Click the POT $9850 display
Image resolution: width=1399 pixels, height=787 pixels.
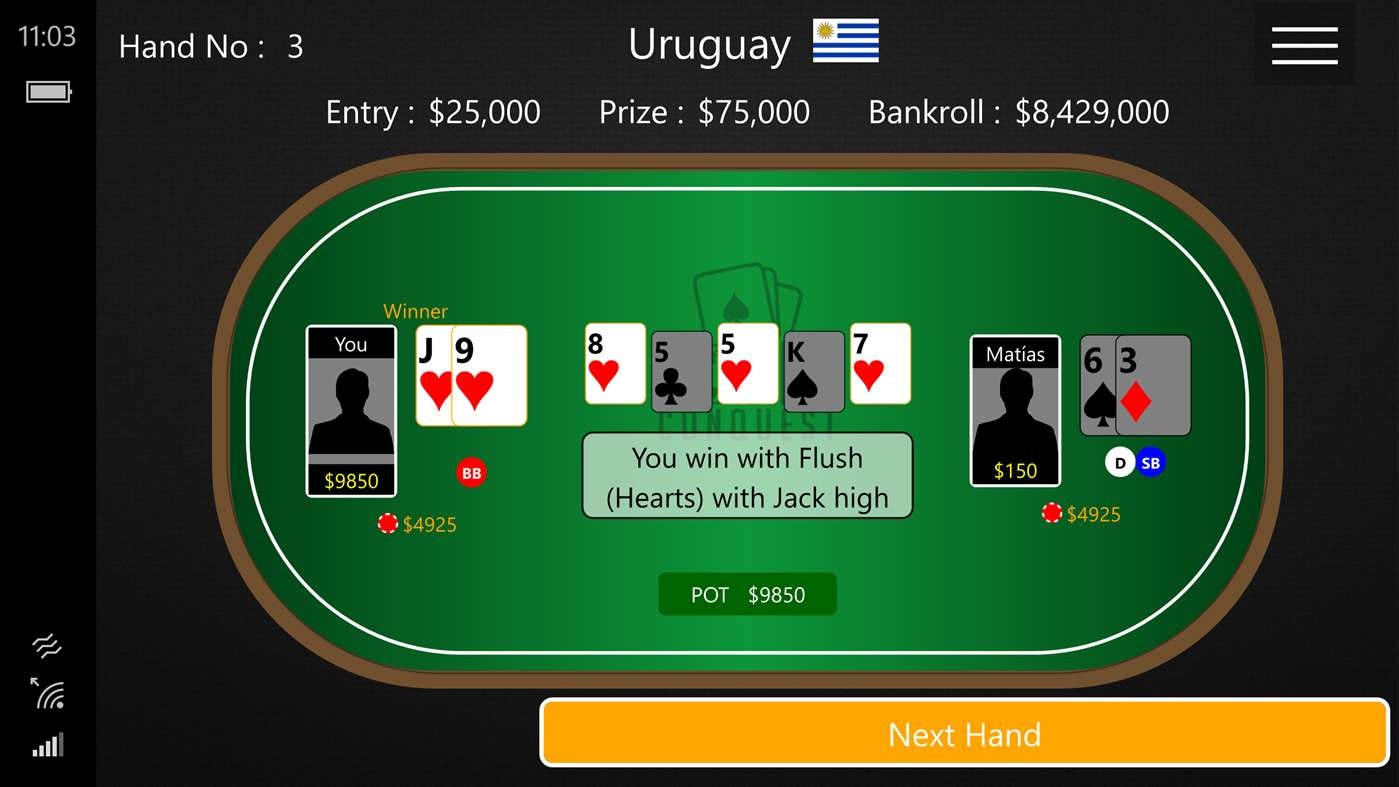pyautogui.click(x=747, y=593)
